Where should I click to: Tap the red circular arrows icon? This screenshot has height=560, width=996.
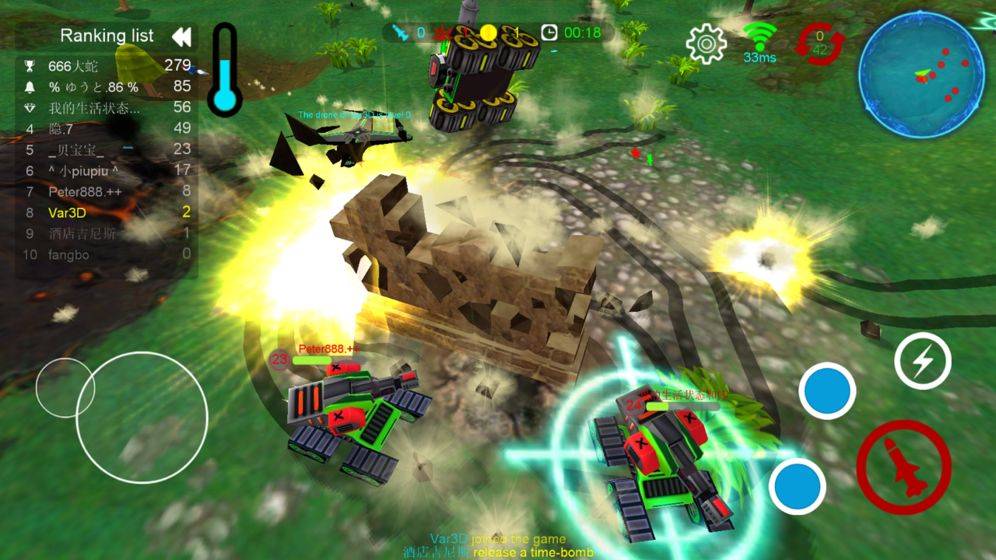pyautogui.click(x=820, y=44)
